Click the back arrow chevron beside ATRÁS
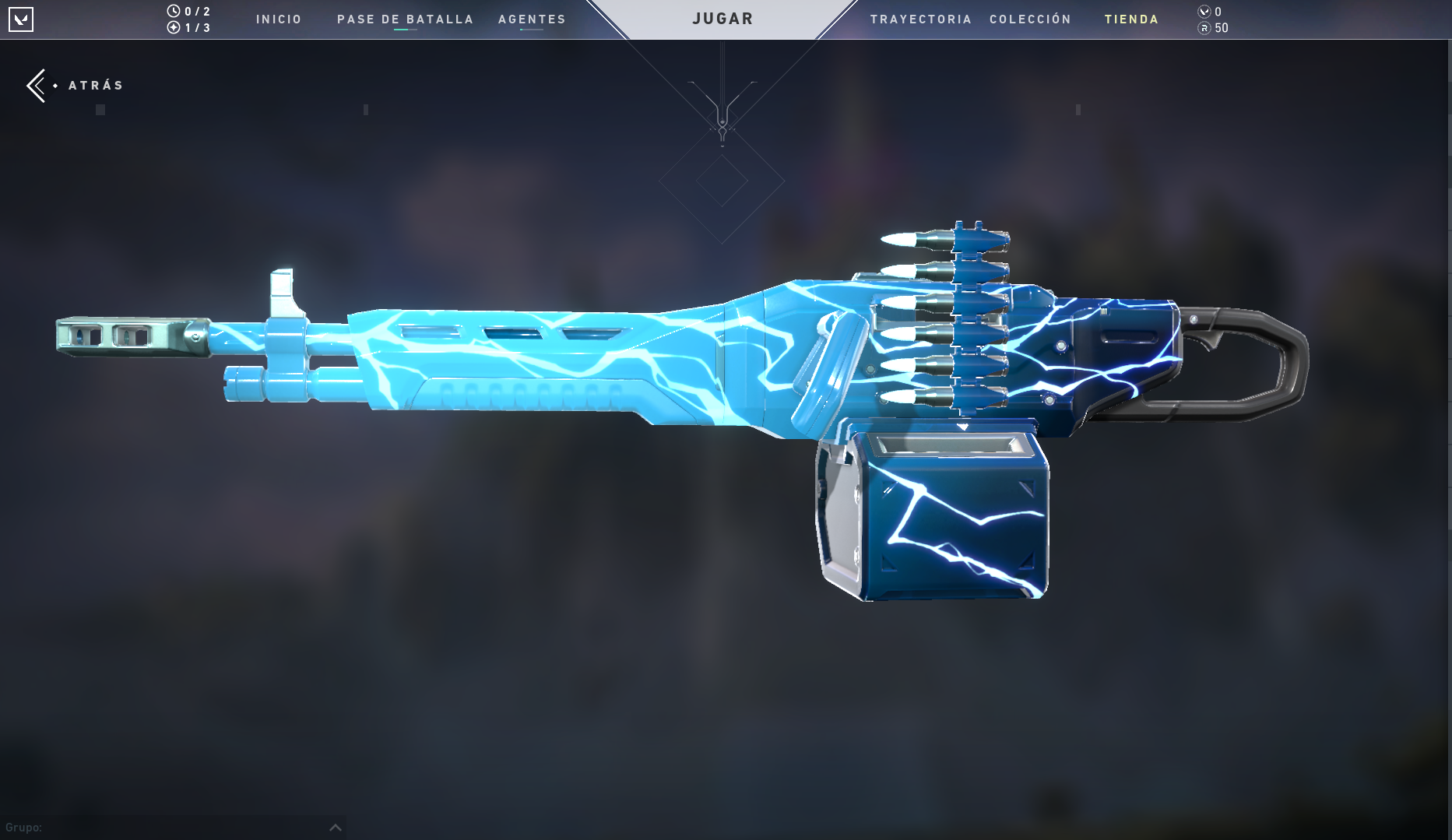The image size is (1452, 840). coord(36,85)
